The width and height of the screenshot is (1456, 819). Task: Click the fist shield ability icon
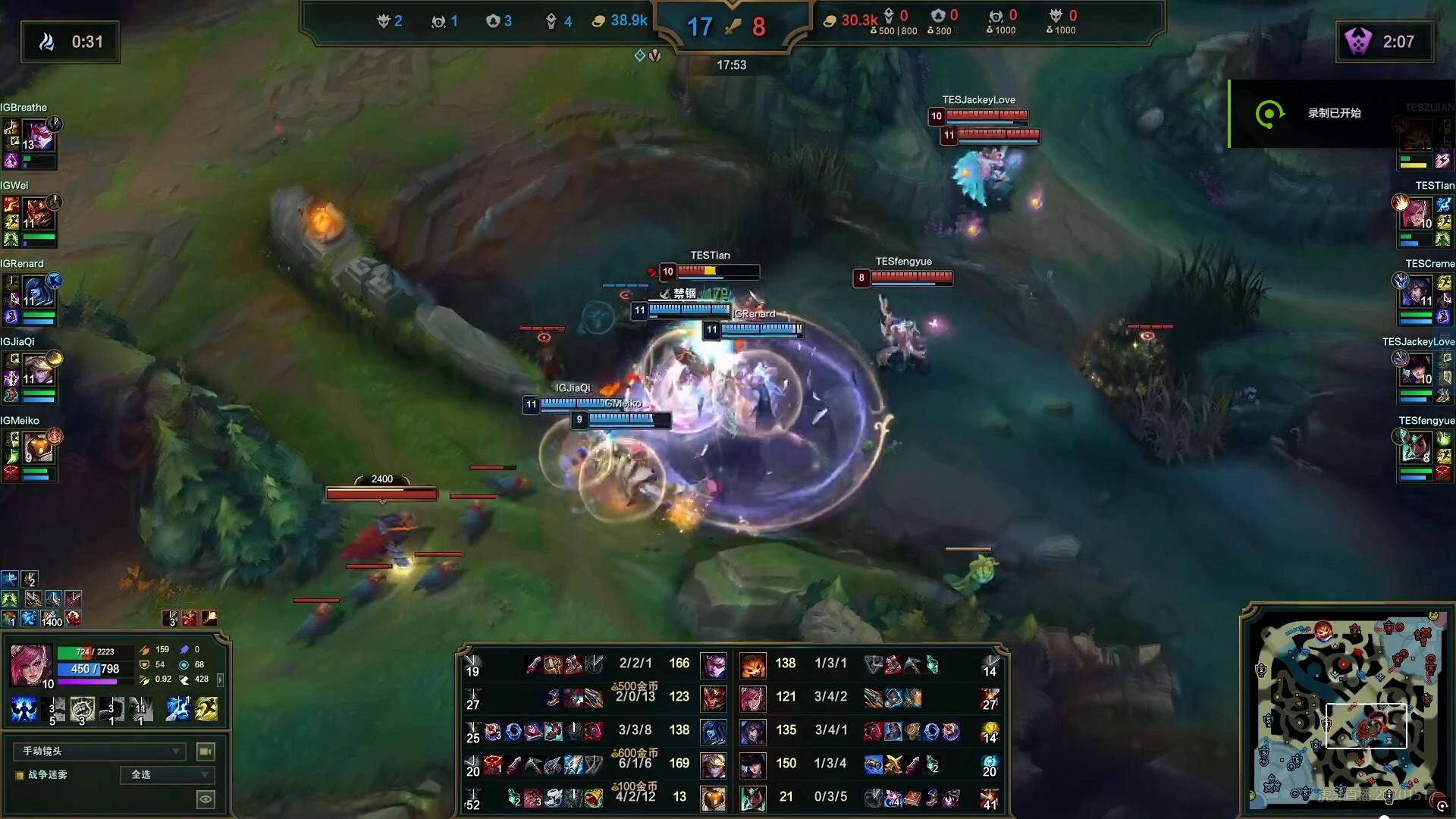pos(82,708)
